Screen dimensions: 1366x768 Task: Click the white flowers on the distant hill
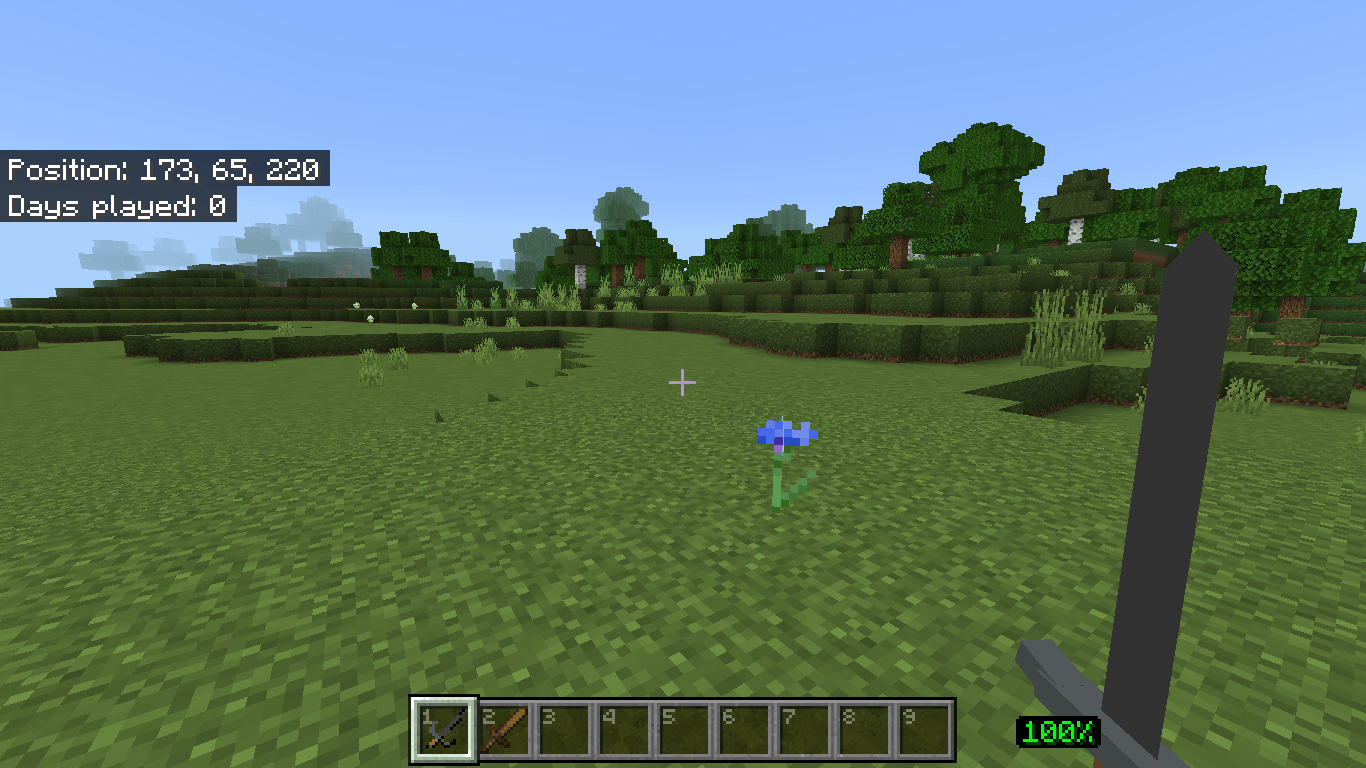coord(355,305)
